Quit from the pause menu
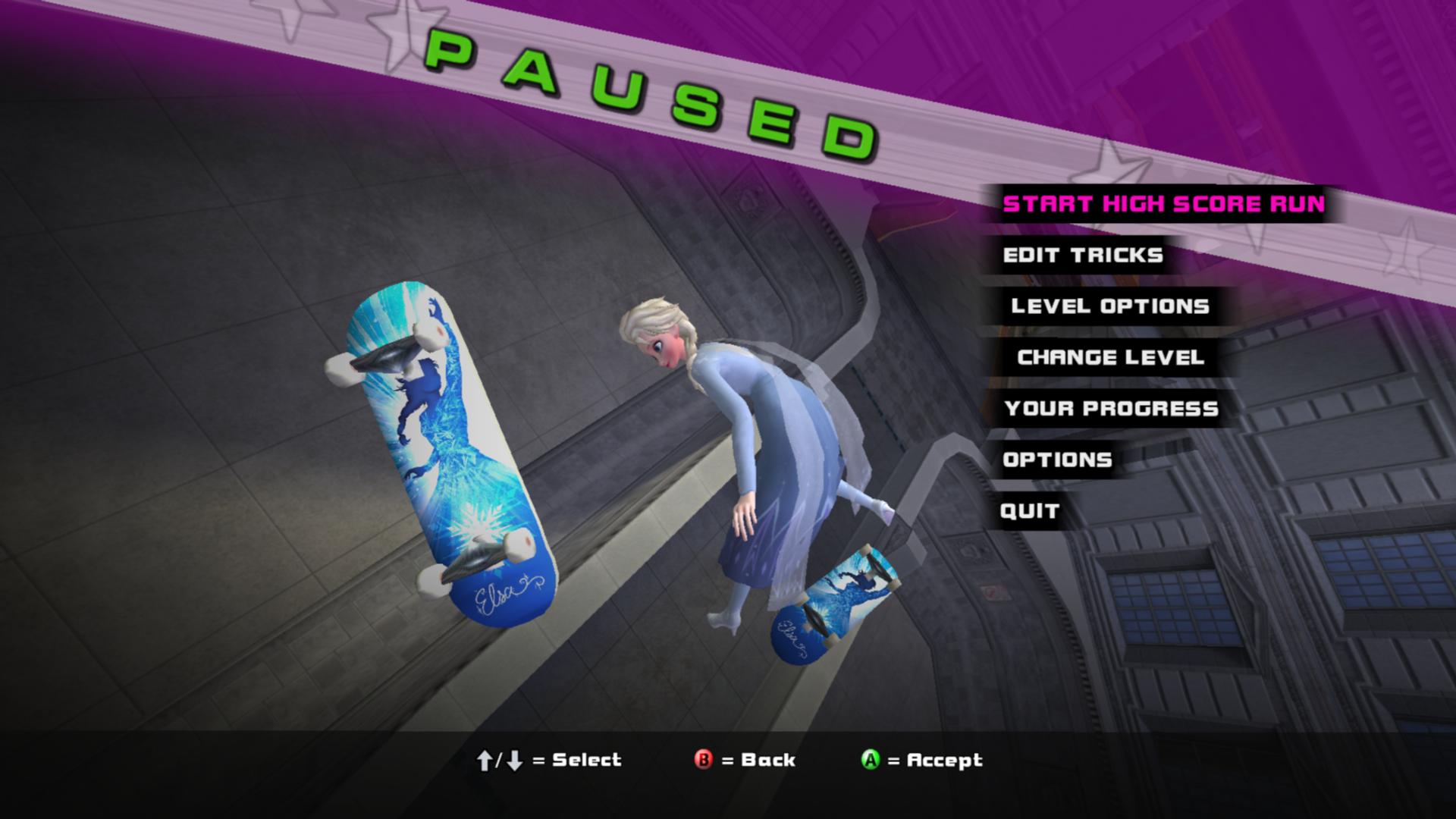Image resolution: width=1456 pixels, height=819 pixels. pos(1029,511)
